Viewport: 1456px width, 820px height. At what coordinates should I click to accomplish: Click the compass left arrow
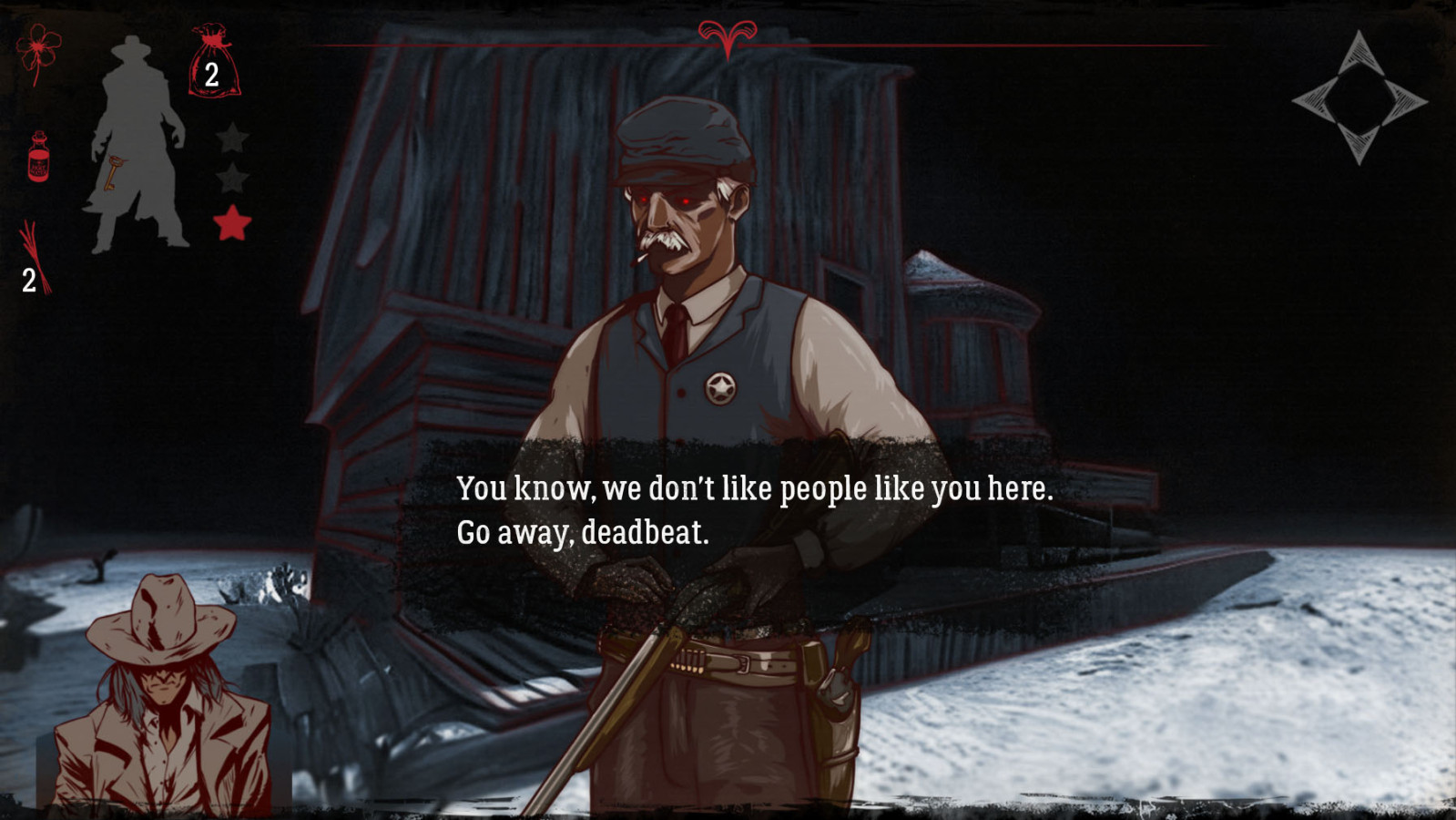pyautogui.click(x=1314, y=98)
